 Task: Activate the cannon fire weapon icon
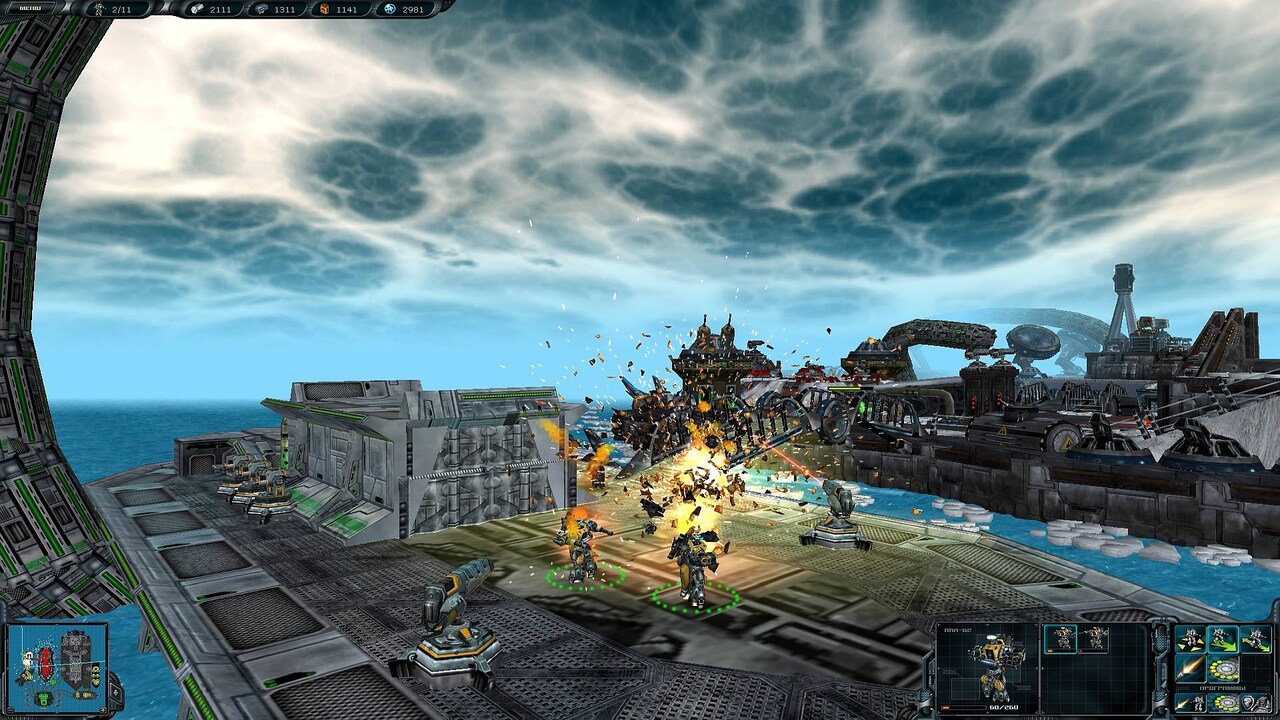1189,669
